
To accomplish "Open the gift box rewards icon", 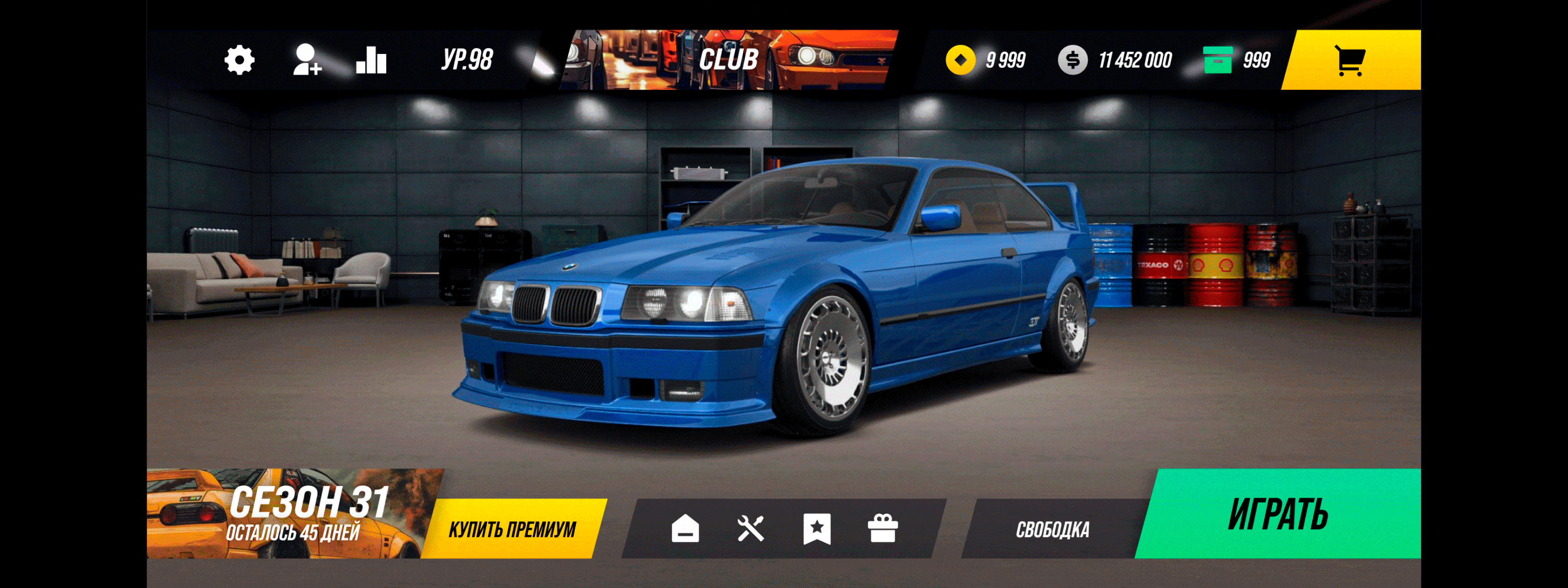I will (x=882, y=528).
